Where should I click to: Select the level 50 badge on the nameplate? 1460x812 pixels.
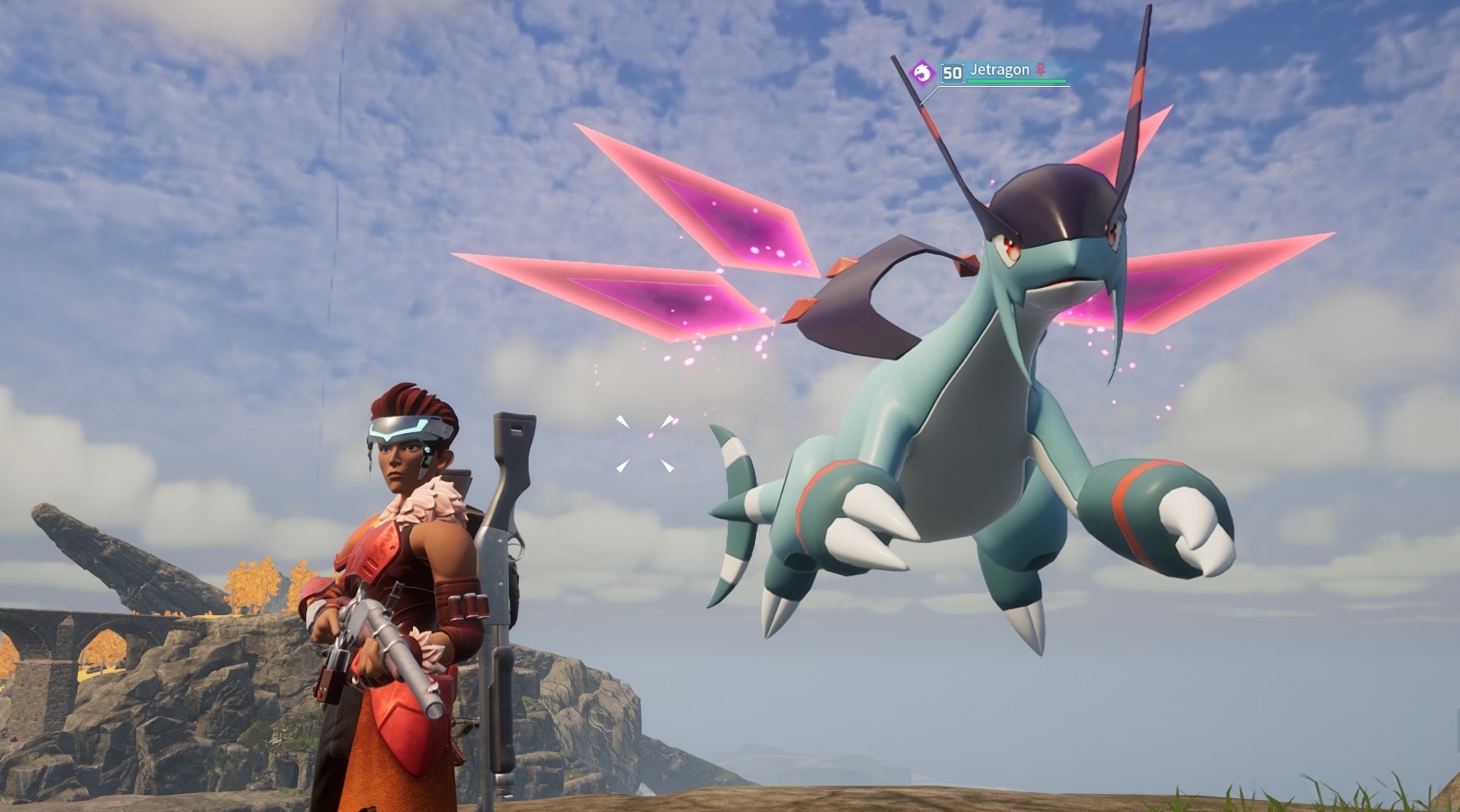[952, 72]
